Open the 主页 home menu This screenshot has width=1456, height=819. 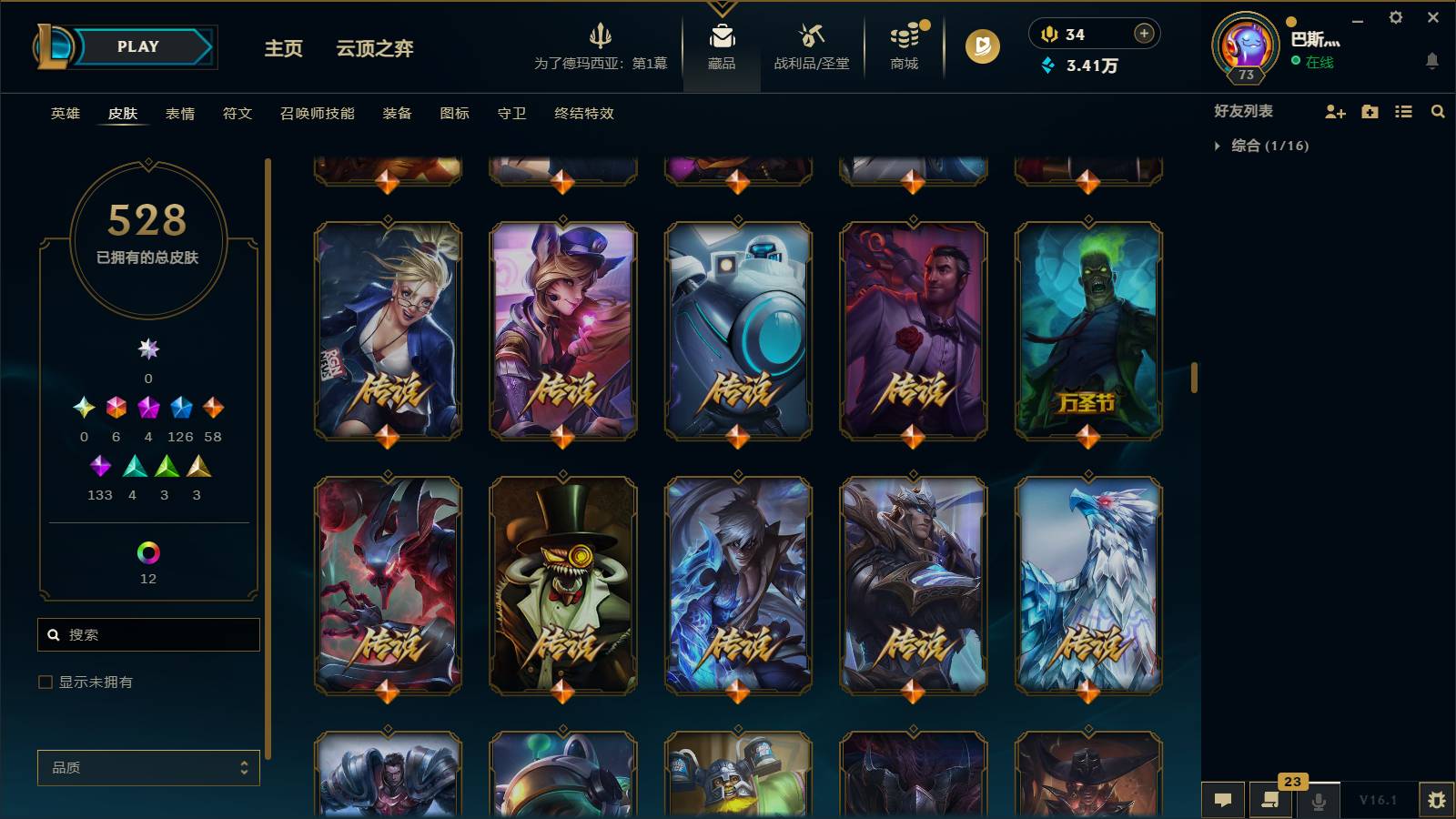(283, 49)
